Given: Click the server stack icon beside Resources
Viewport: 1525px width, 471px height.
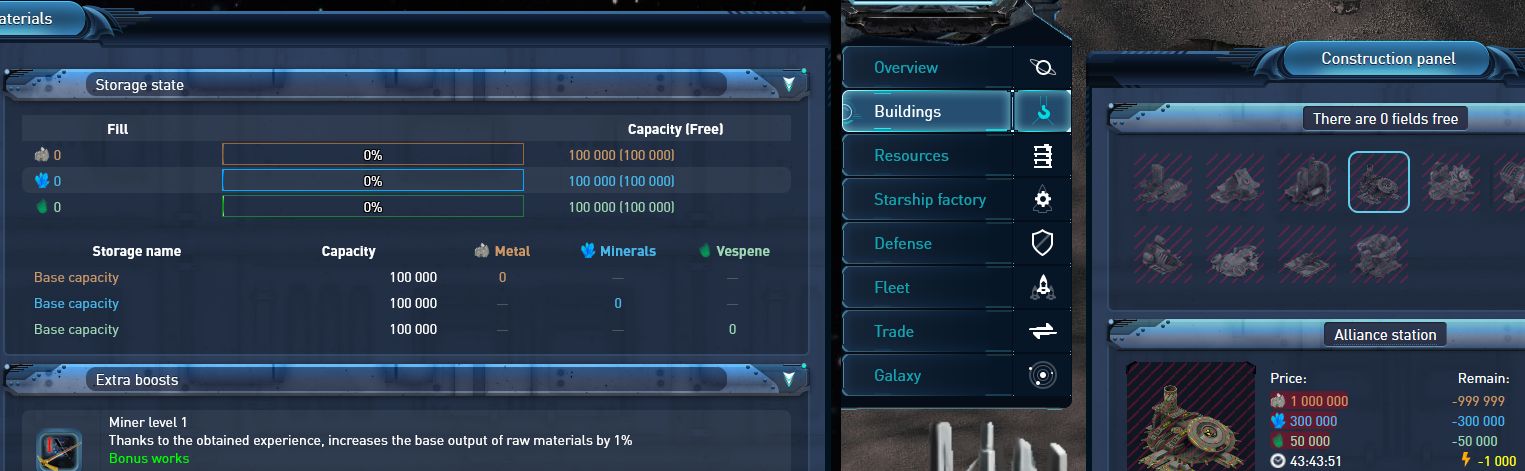Looking at the screenshot, I should pos(1043,156).
